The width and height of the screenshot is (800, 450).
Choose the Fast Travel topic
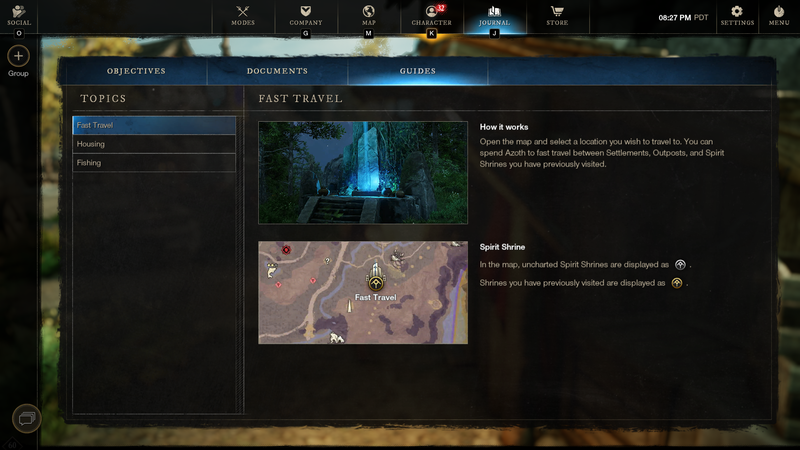[x=154, y=125]
